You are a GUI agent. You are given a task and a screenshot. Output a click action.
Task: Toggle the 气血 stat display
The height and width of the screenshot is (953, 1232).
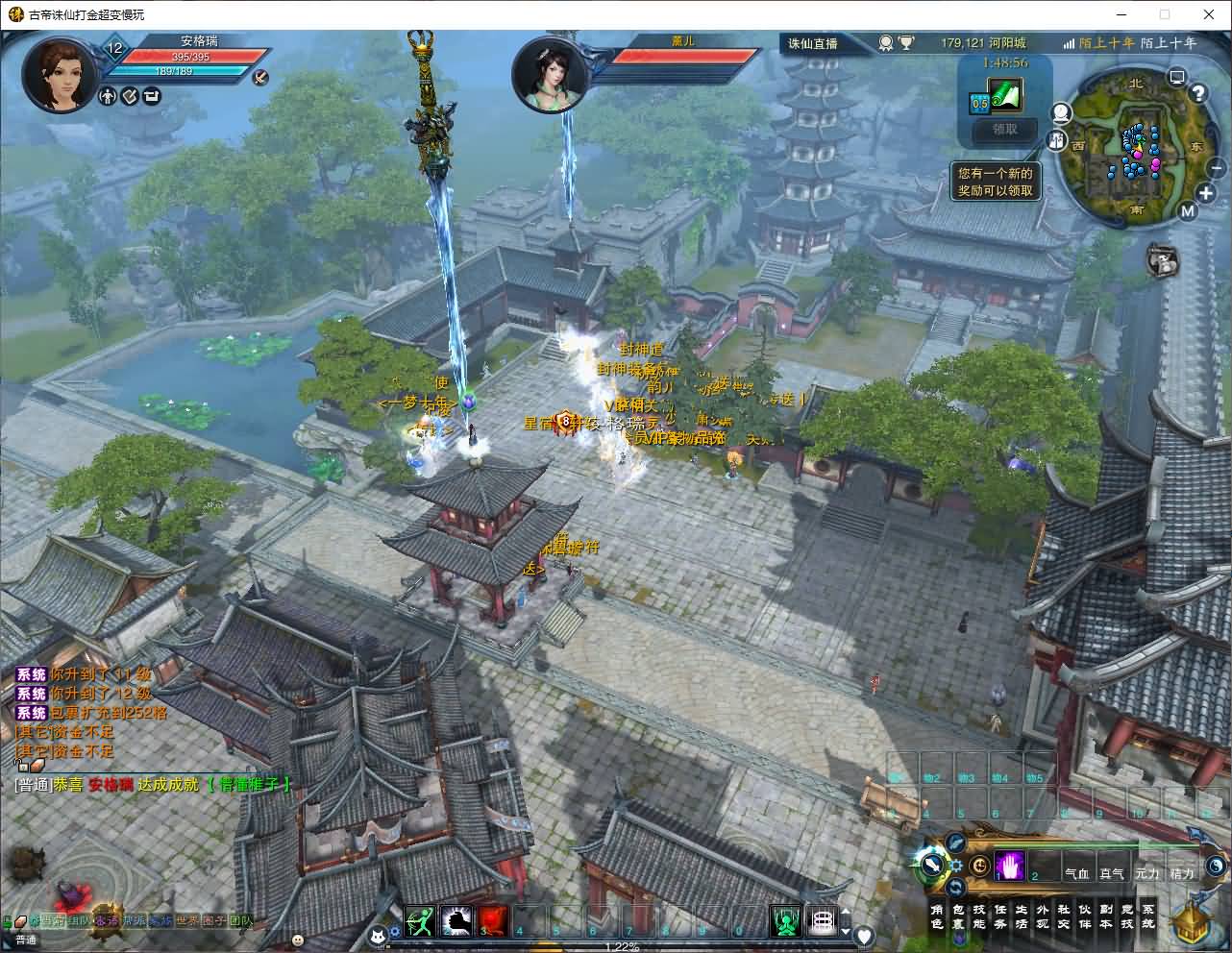pos(1078,873)
